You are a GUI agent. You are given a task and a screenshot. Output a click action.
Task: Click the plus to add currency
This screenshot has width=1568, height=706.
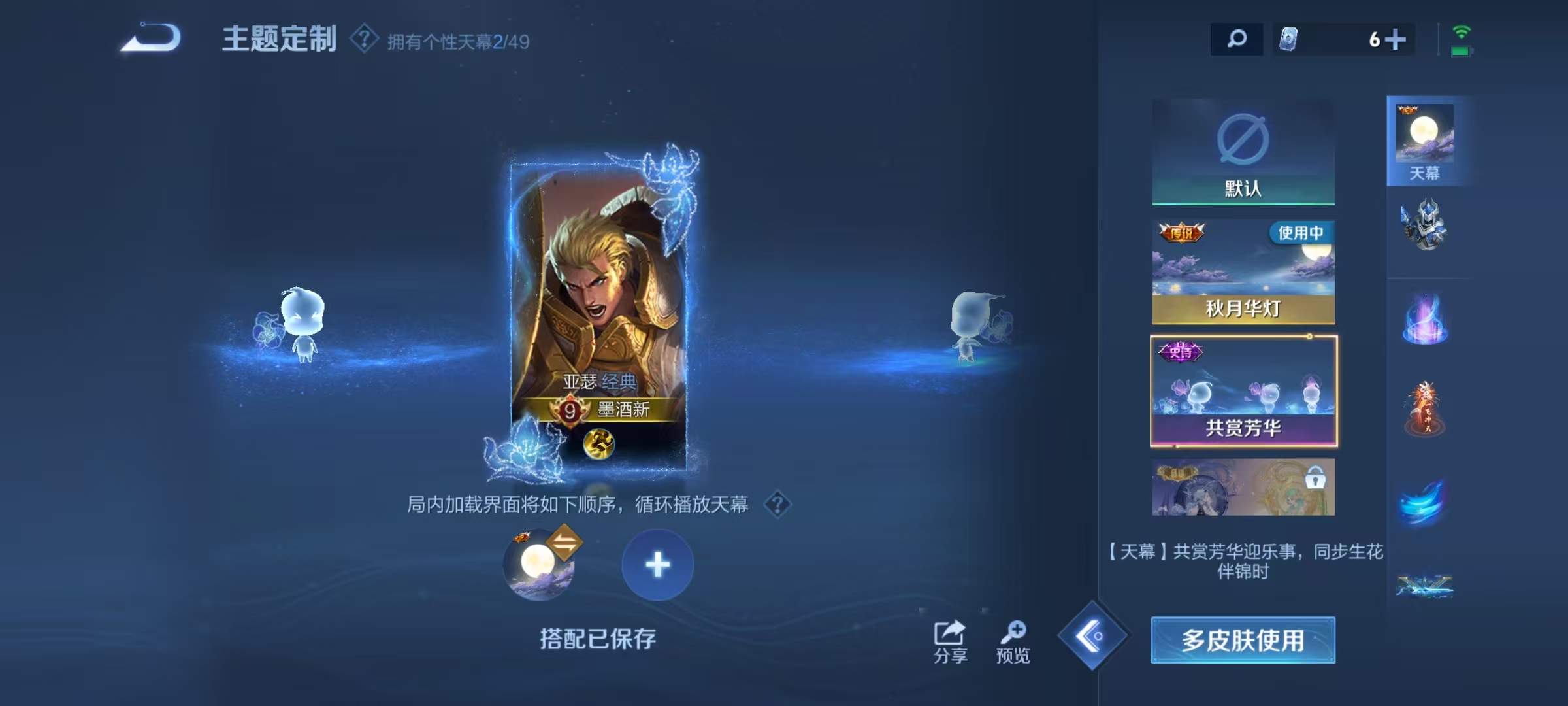tap(1396, 41)
